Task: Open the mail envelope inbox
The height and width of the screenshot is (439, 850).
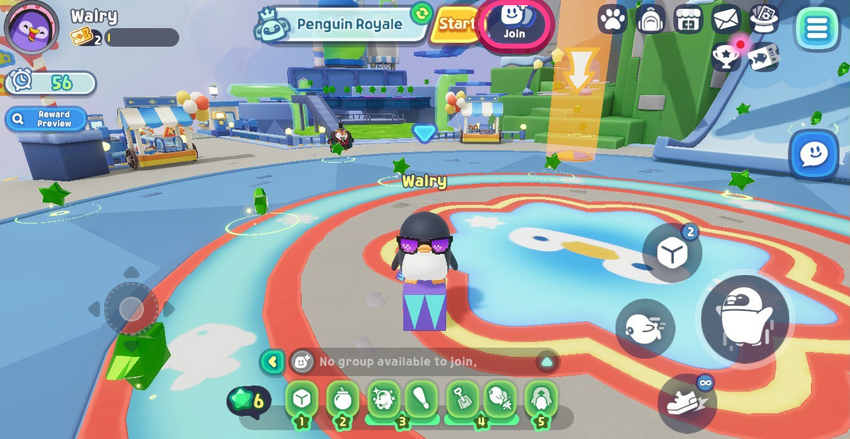Action: [726, 19]
